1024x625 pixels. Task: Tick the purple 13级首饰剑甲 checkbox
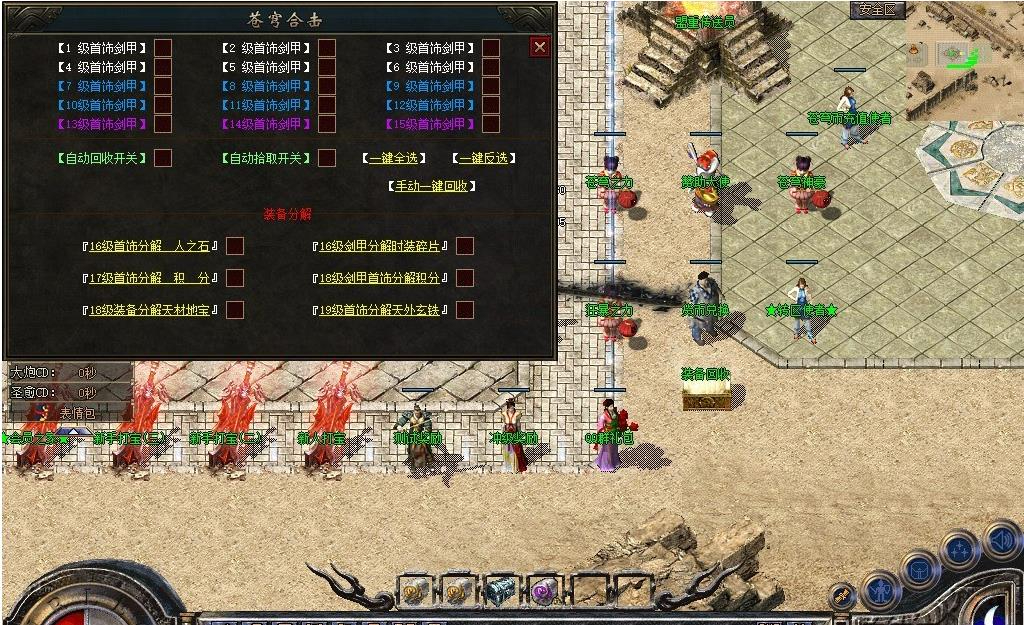163,124
